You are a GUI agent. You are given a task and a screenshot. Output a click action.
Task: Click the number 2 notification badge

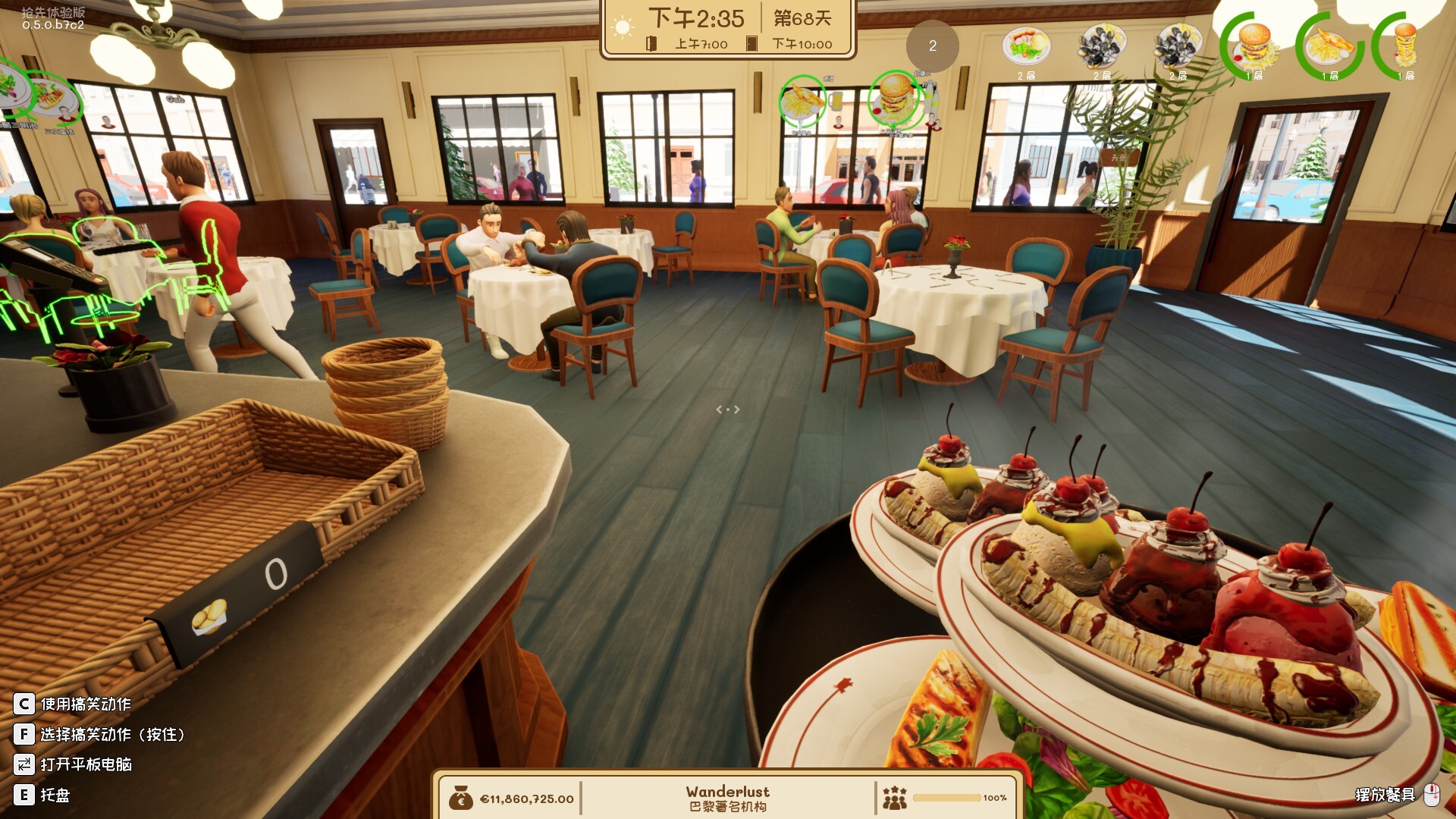pyautogui.click(x=932, y=46)
